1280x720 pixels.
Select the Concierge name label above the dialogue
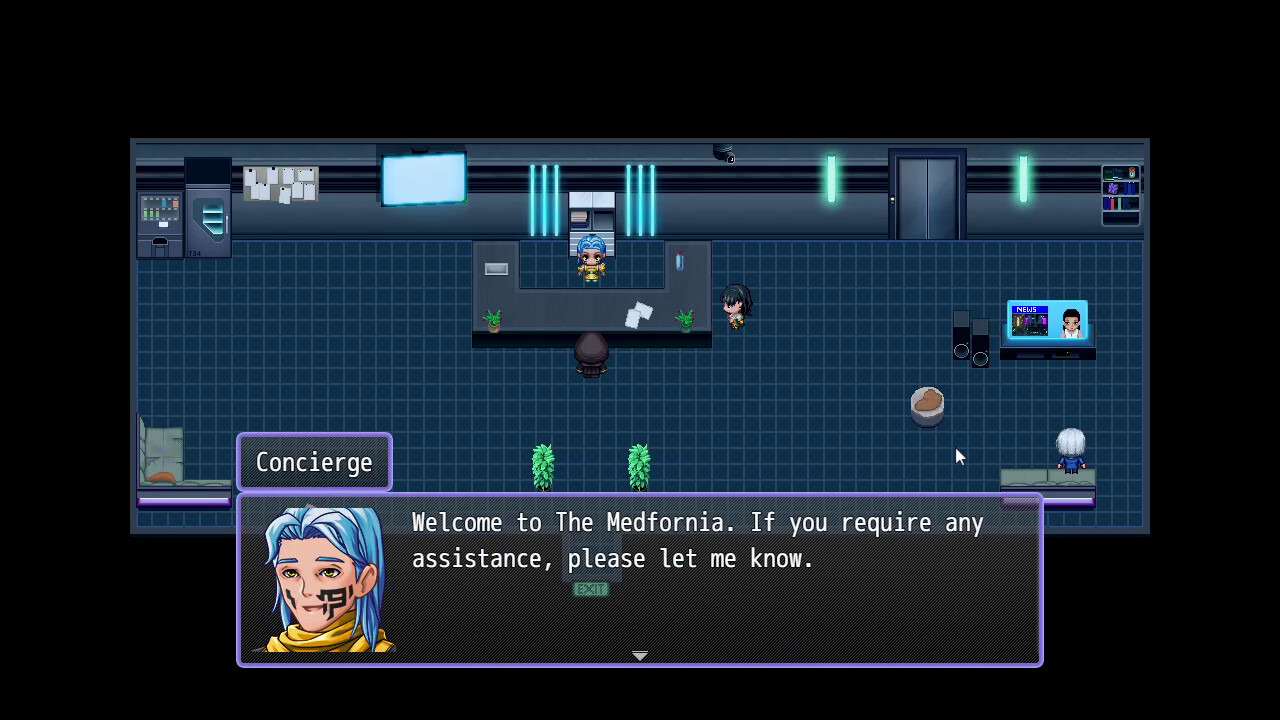pos(314,462)
